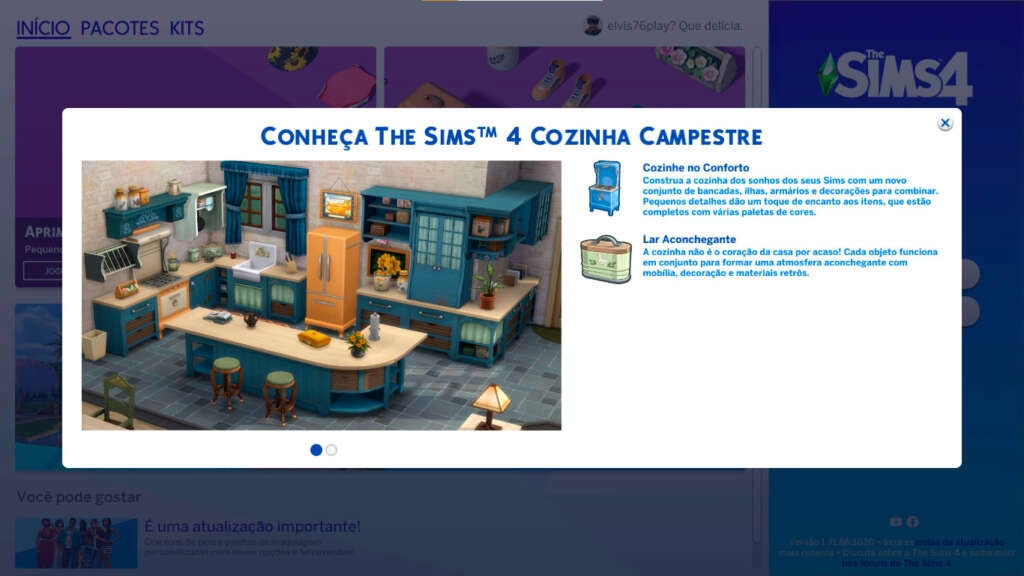Image resolution: width=1024 pixels, height=576 pixels.
Task: Open the Facebook icon link
Action: tap(912, 522)
